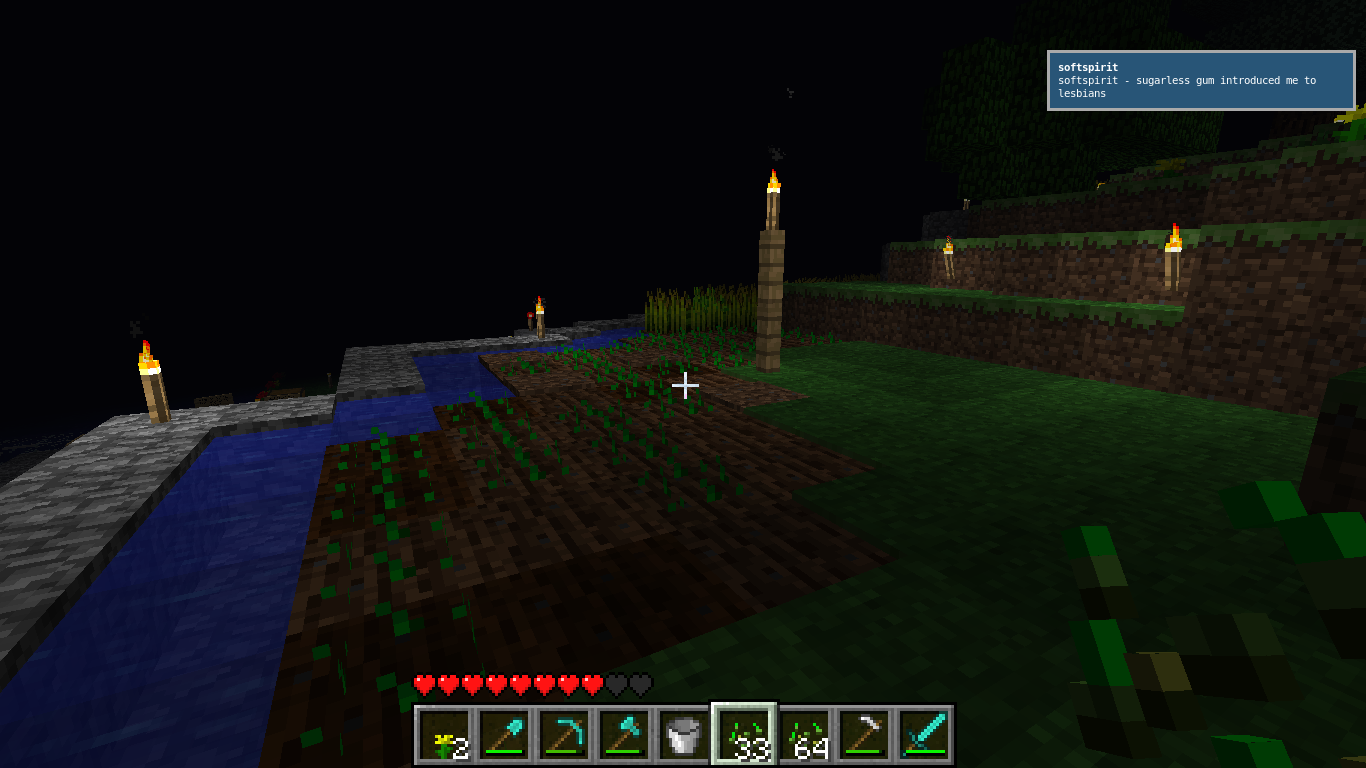Choose the diamond pickaxe in the hotbar

coord(564,735)
